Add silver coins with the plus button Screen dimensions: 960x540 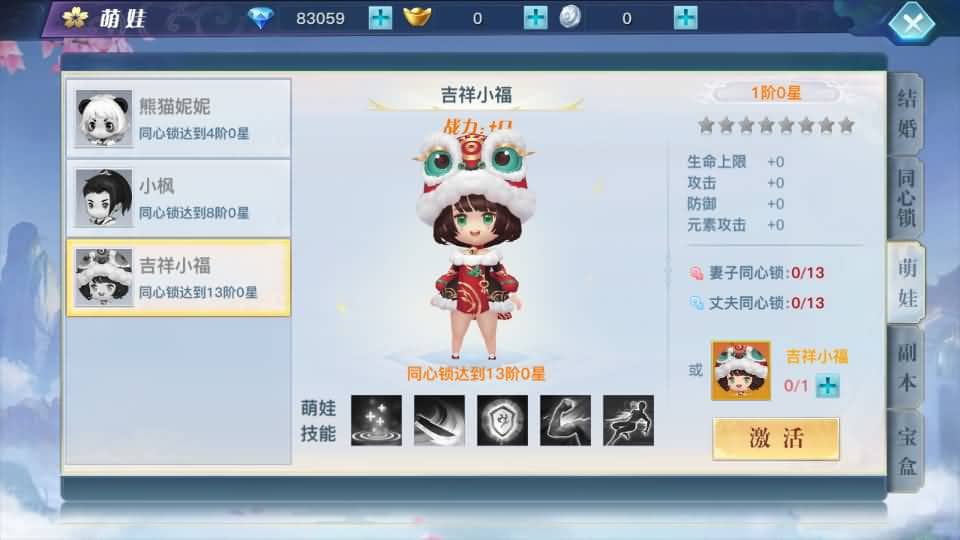(x=685, y=18)
